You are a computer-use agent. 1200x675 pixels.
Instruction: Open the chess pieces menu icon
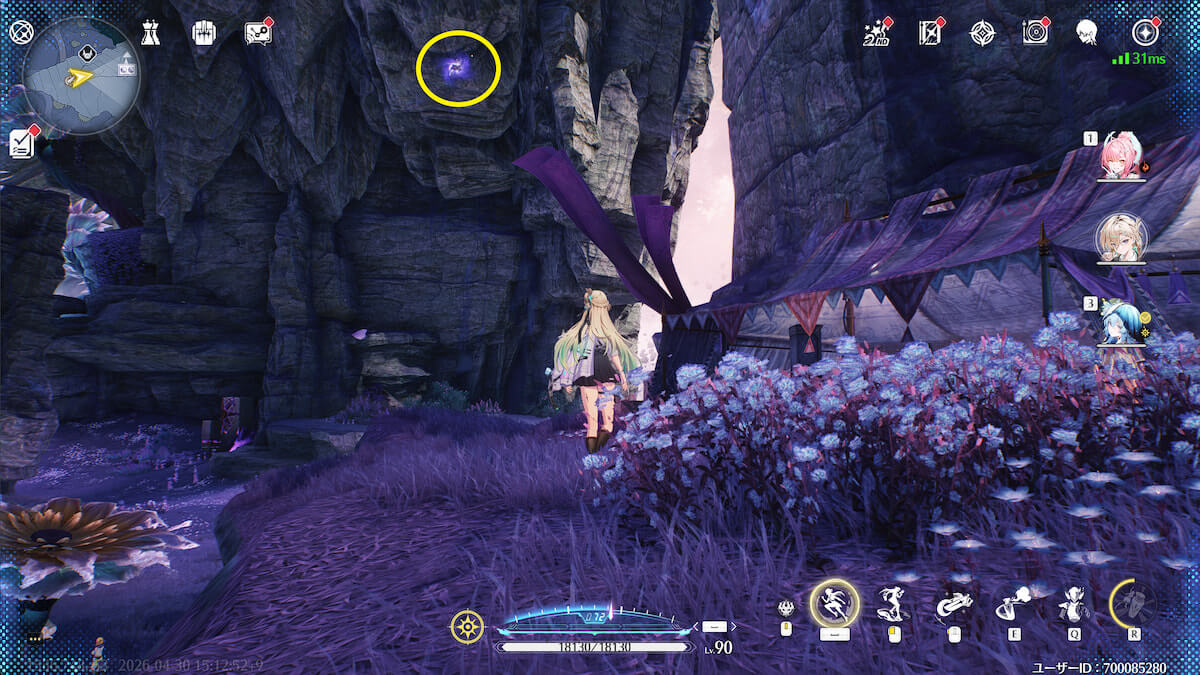pyautogui.click(x=150, y=33)
